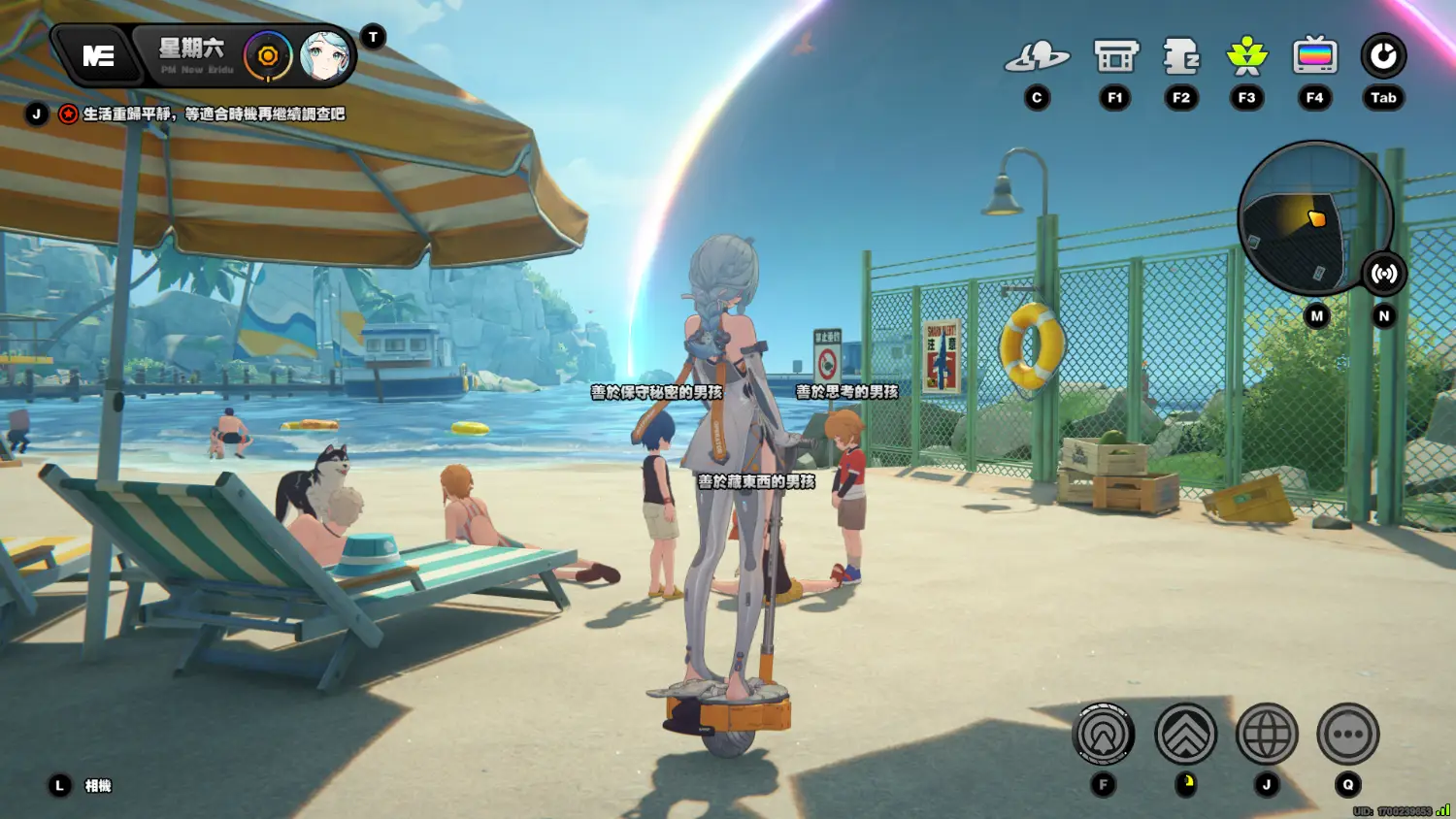Open the storefront icon menu
1456x819 pixels.
pos(1115,57)
